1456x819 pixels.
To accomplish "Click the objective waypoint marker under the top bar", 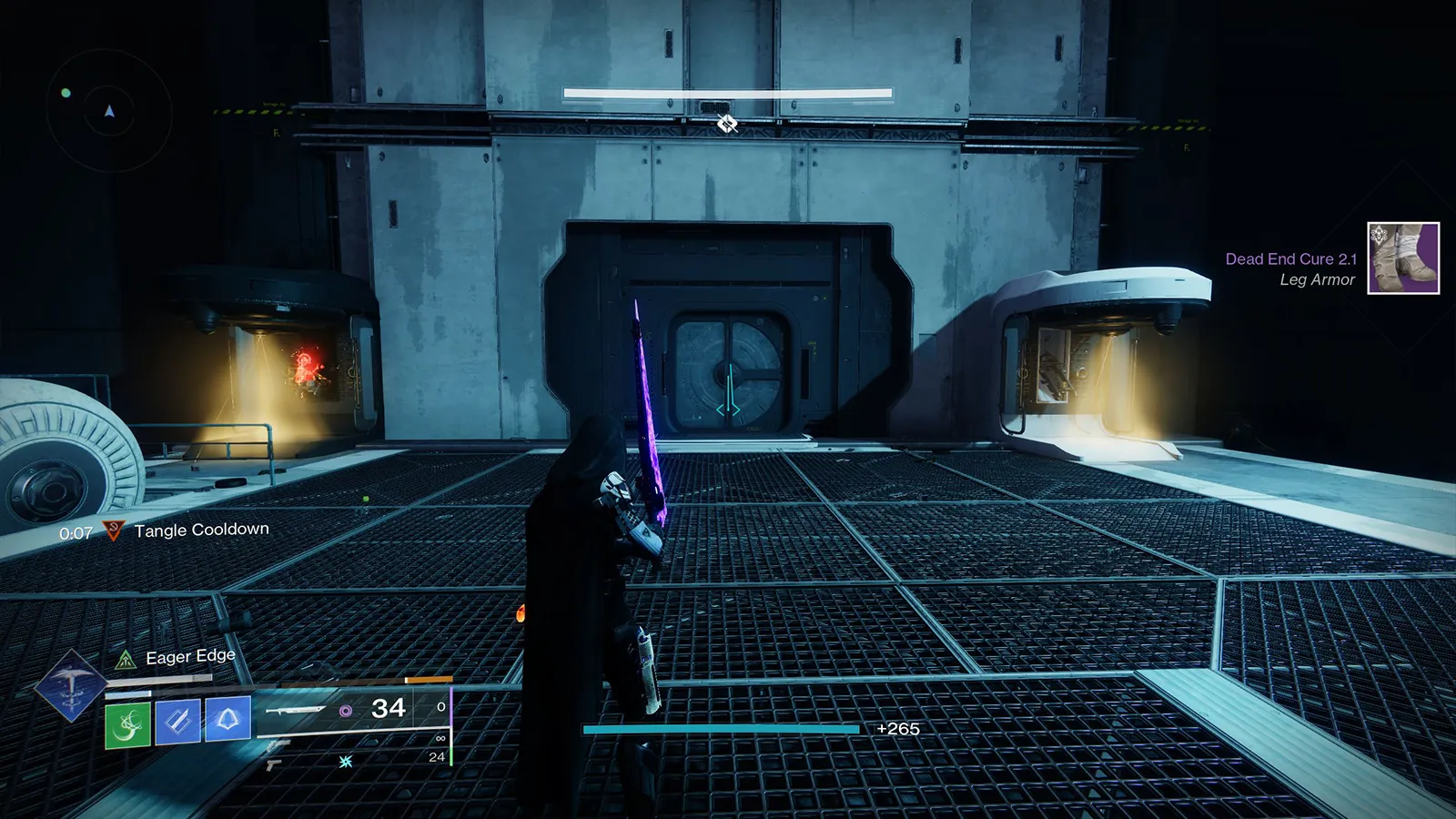I will pyautogui.click(x=726, y=123).
